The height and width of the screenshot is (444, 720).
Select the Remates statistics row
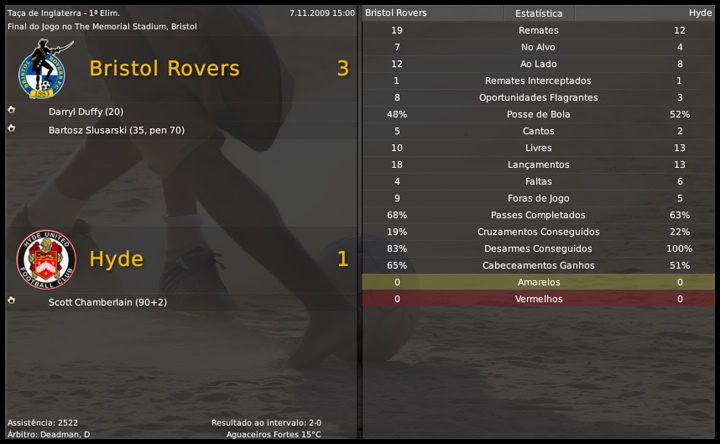pyautogui.click(x=538, y=30)
